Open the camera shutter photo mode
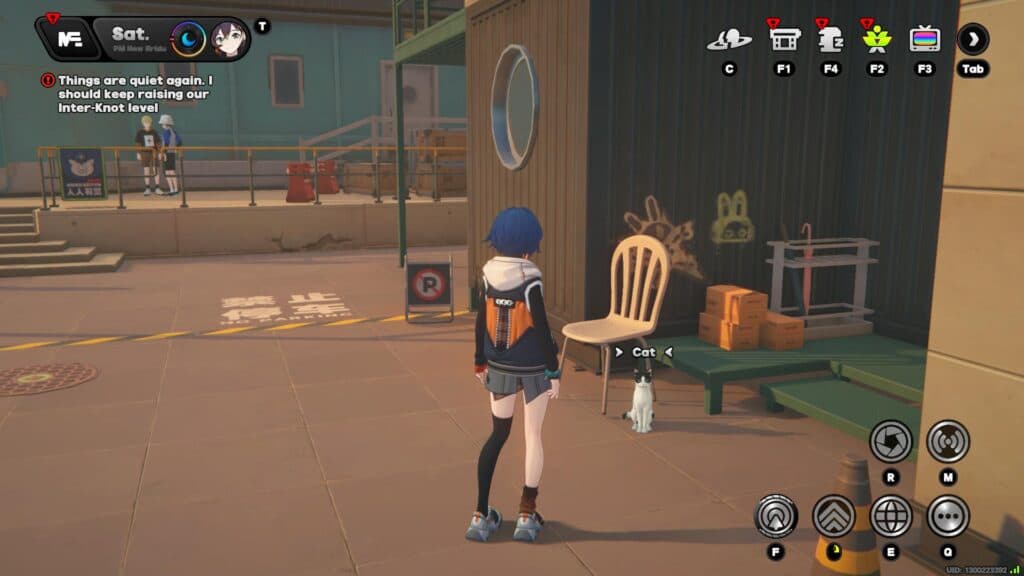This screenshot has height=576, width=1024. click(890, 440)
